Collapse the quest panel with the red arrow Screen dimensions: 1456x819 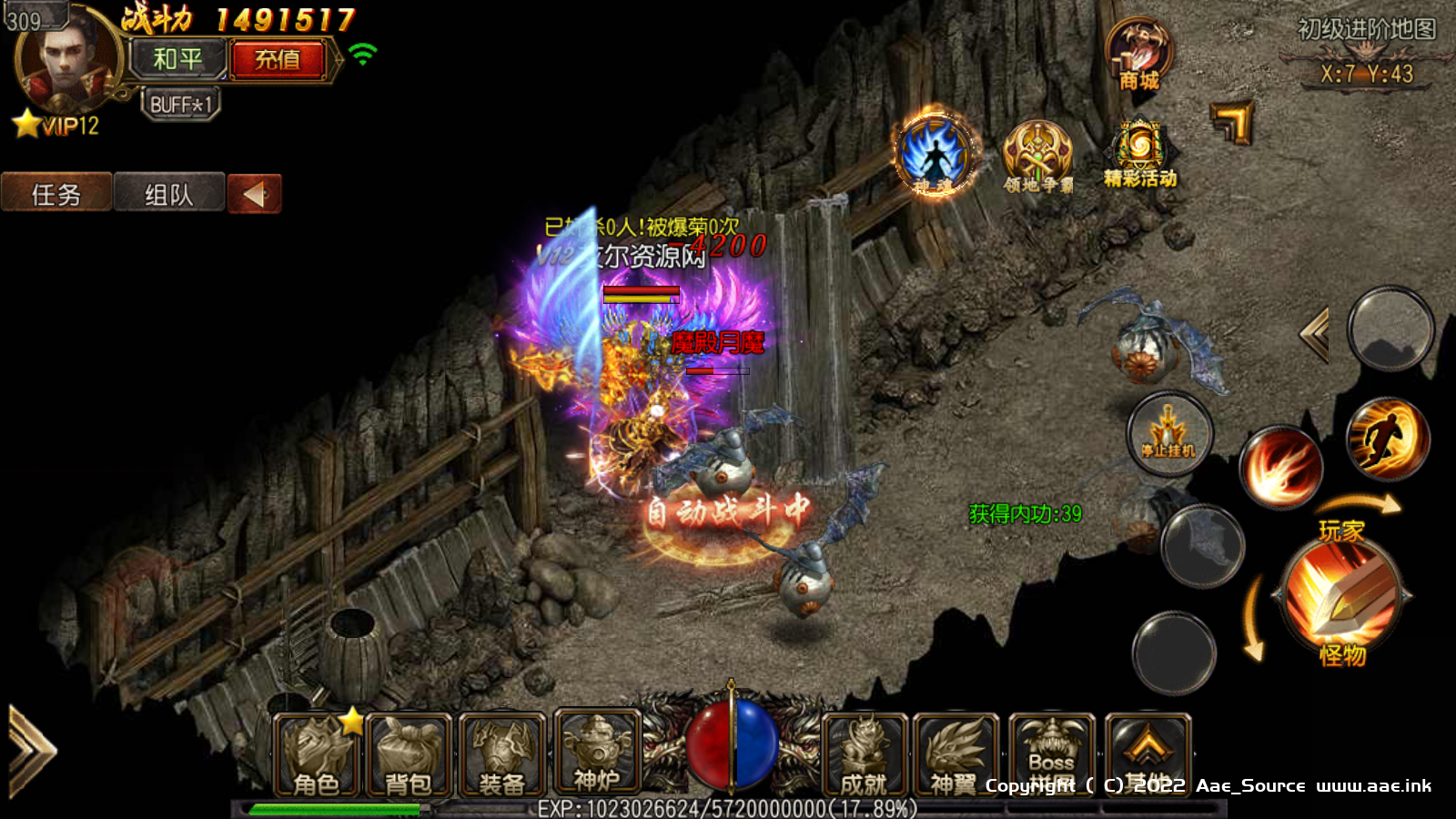(x=254, y=194)
